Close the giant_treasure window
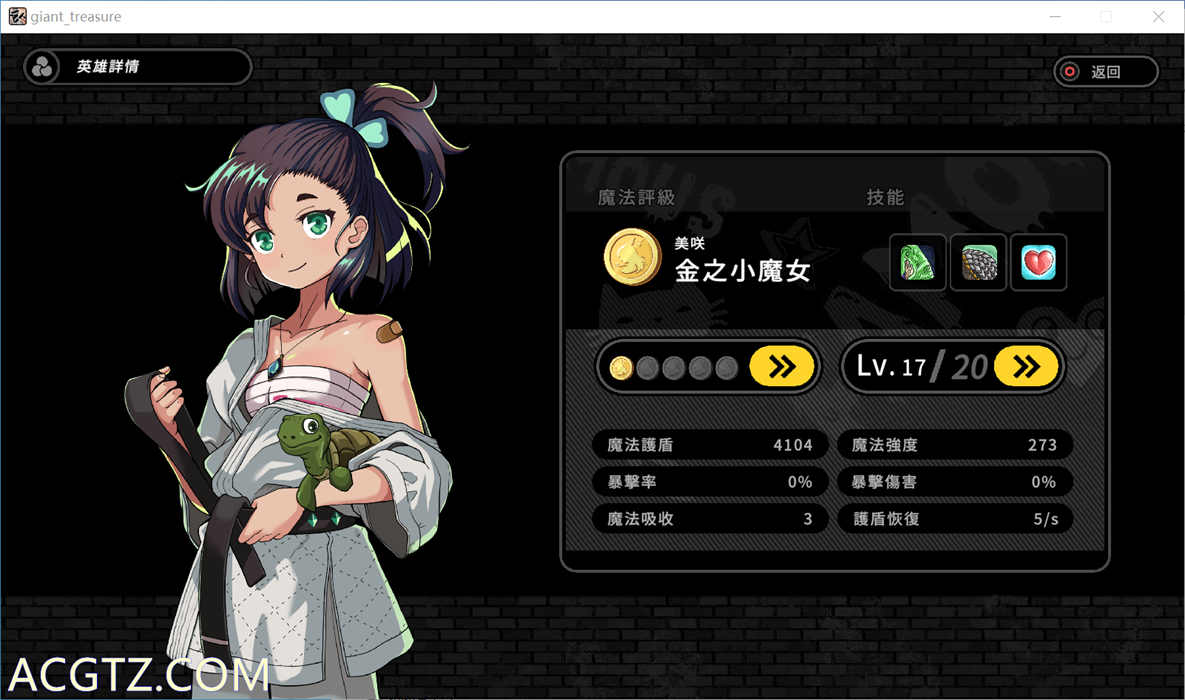1185x700 pixels. point(1158,17)
